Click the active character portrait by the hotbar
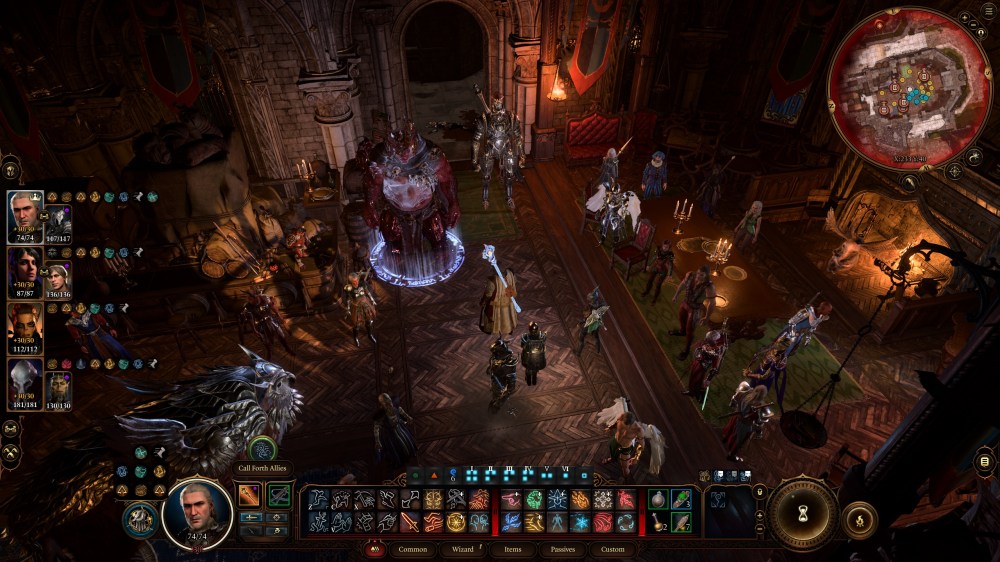Viewport: 1000px width, 562px height. click(197, 514)
